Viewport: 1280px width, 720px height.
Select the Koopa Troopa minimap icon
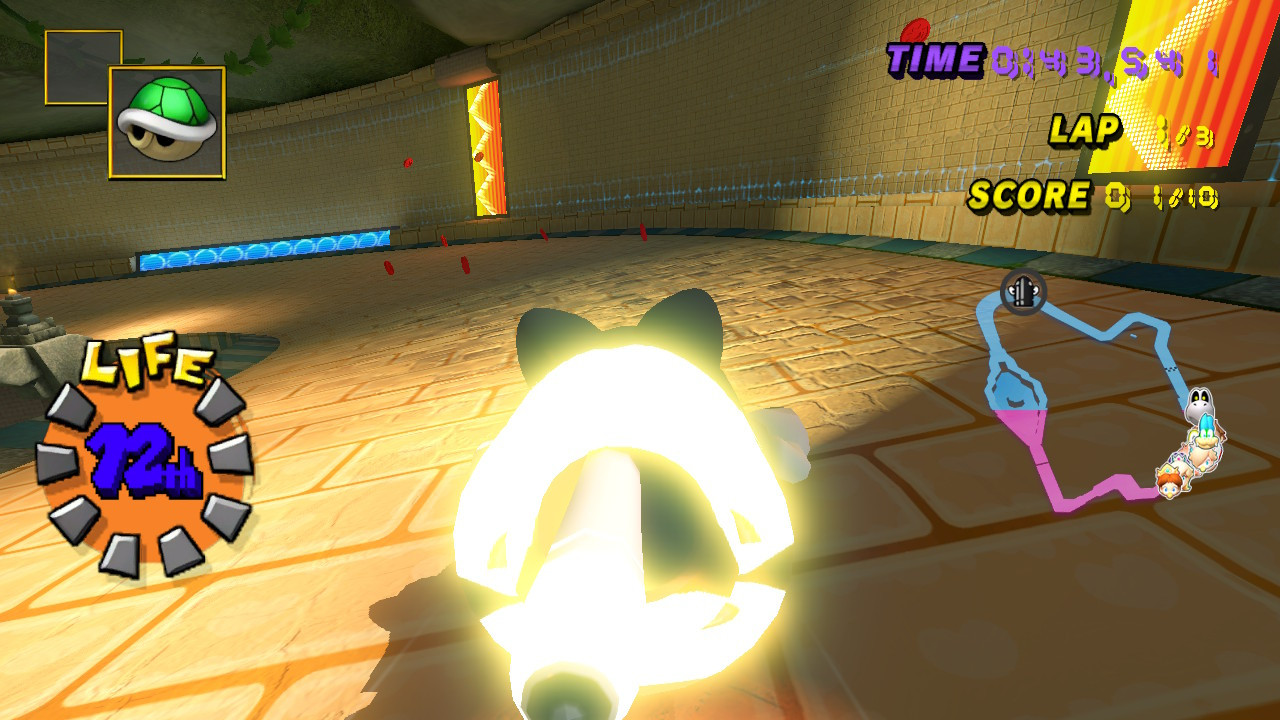(x=1205, y=435)
